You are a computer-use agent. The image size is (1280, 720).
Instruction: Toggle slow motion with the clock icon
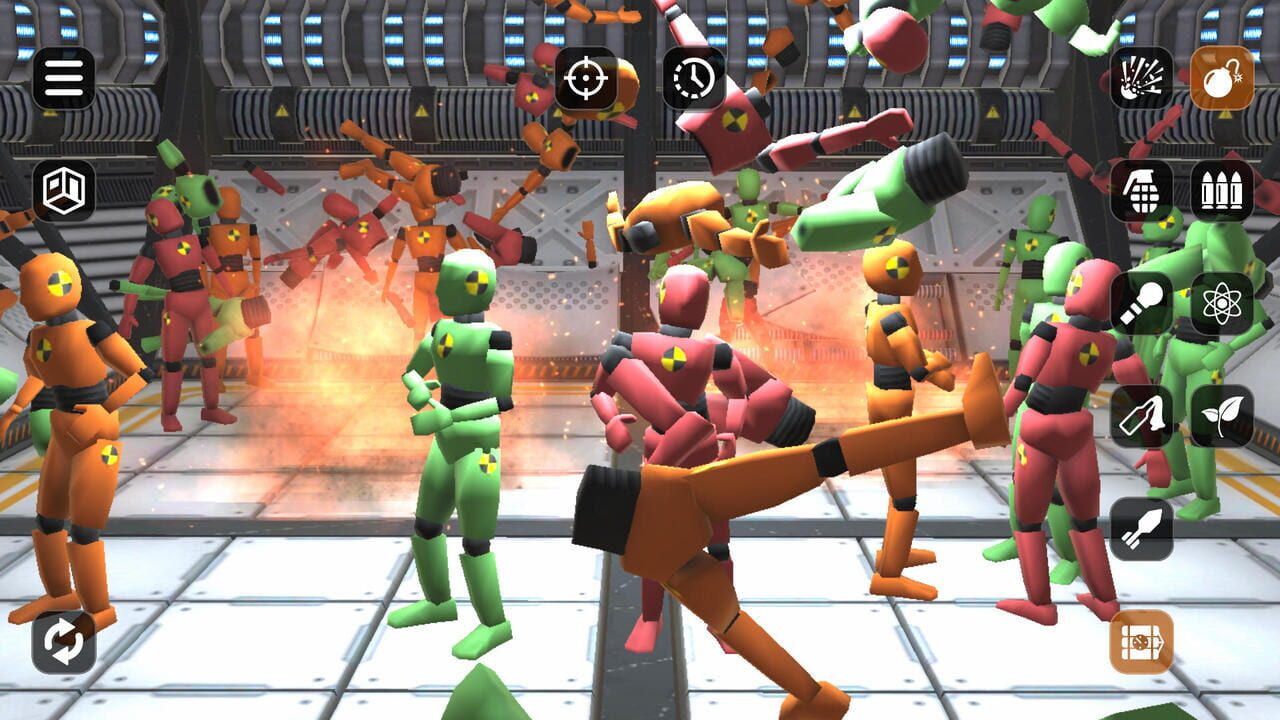pos(691,78)
